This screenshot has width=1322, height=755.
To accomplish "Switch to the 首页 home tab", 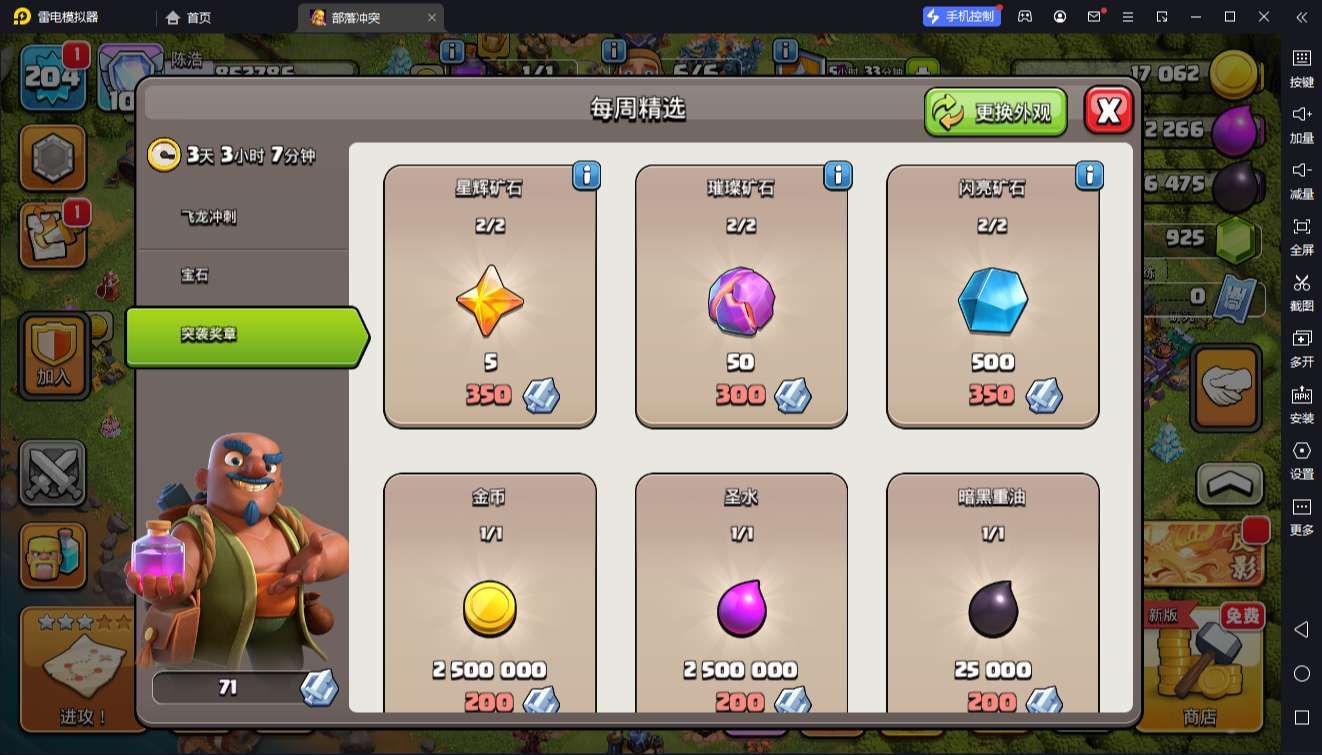I will pos(189,17).
